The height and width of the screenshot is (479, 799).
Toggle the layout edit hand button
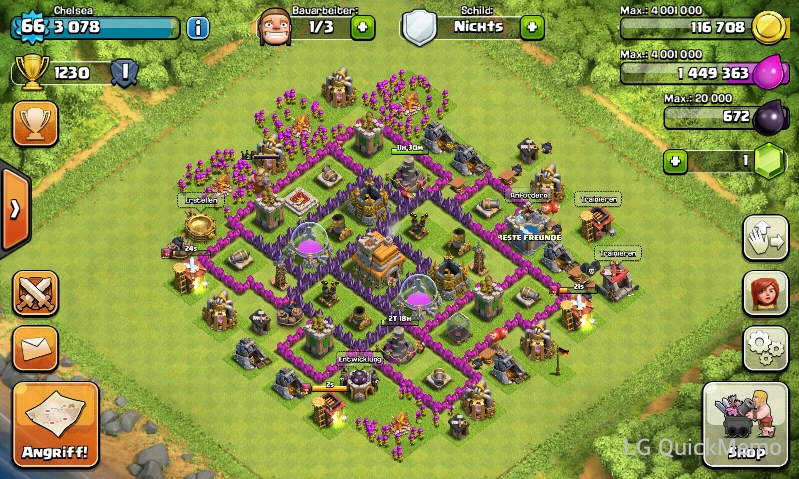coord(766,238)
